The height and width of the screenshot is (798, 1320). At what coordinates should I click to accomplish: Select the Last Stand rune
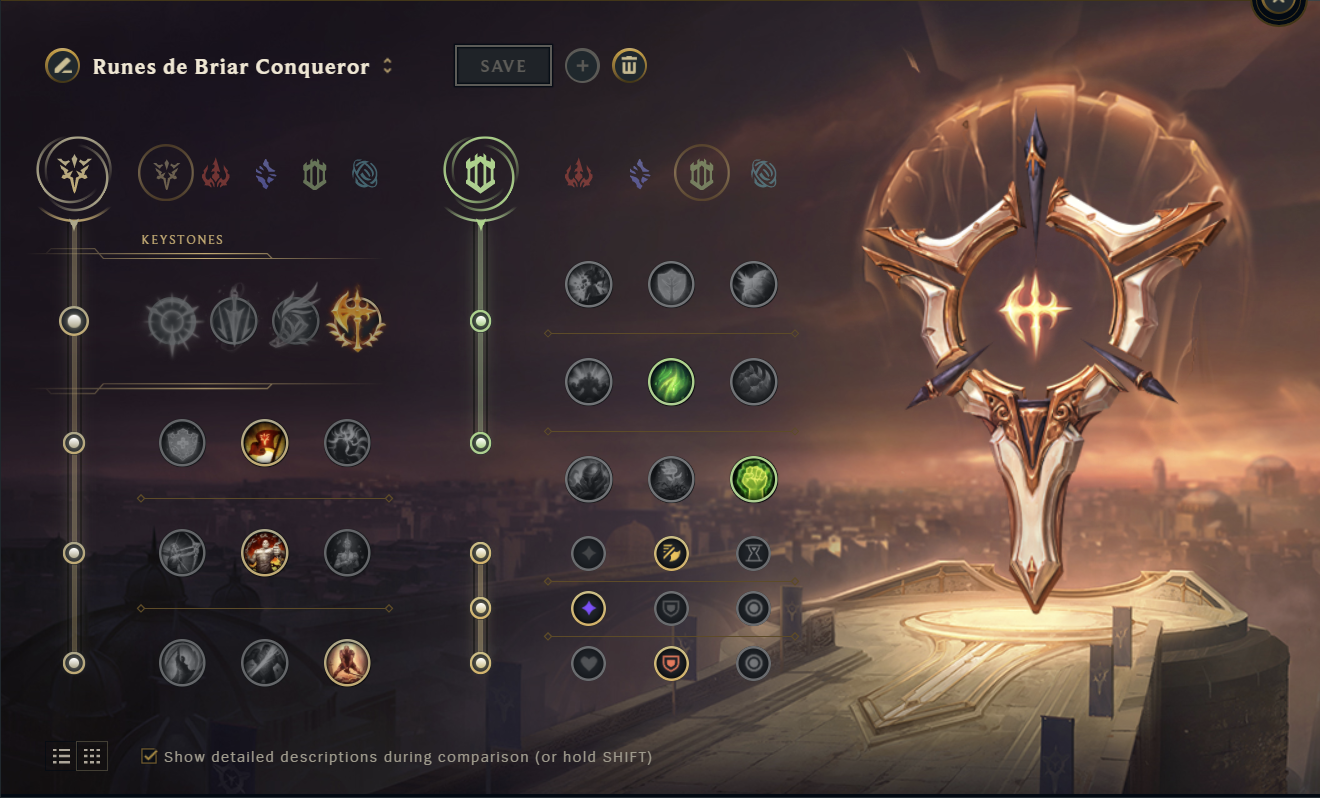347,663
